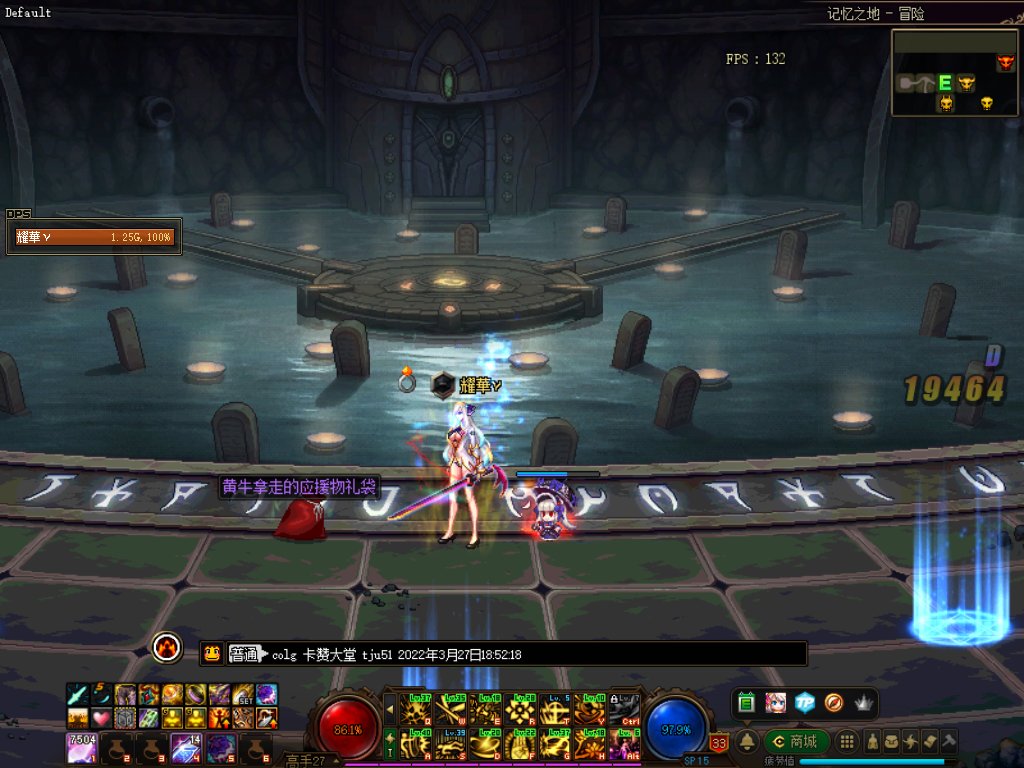Click the bell notification icon
1024x768 pixels.
click(x=746, y=741)
